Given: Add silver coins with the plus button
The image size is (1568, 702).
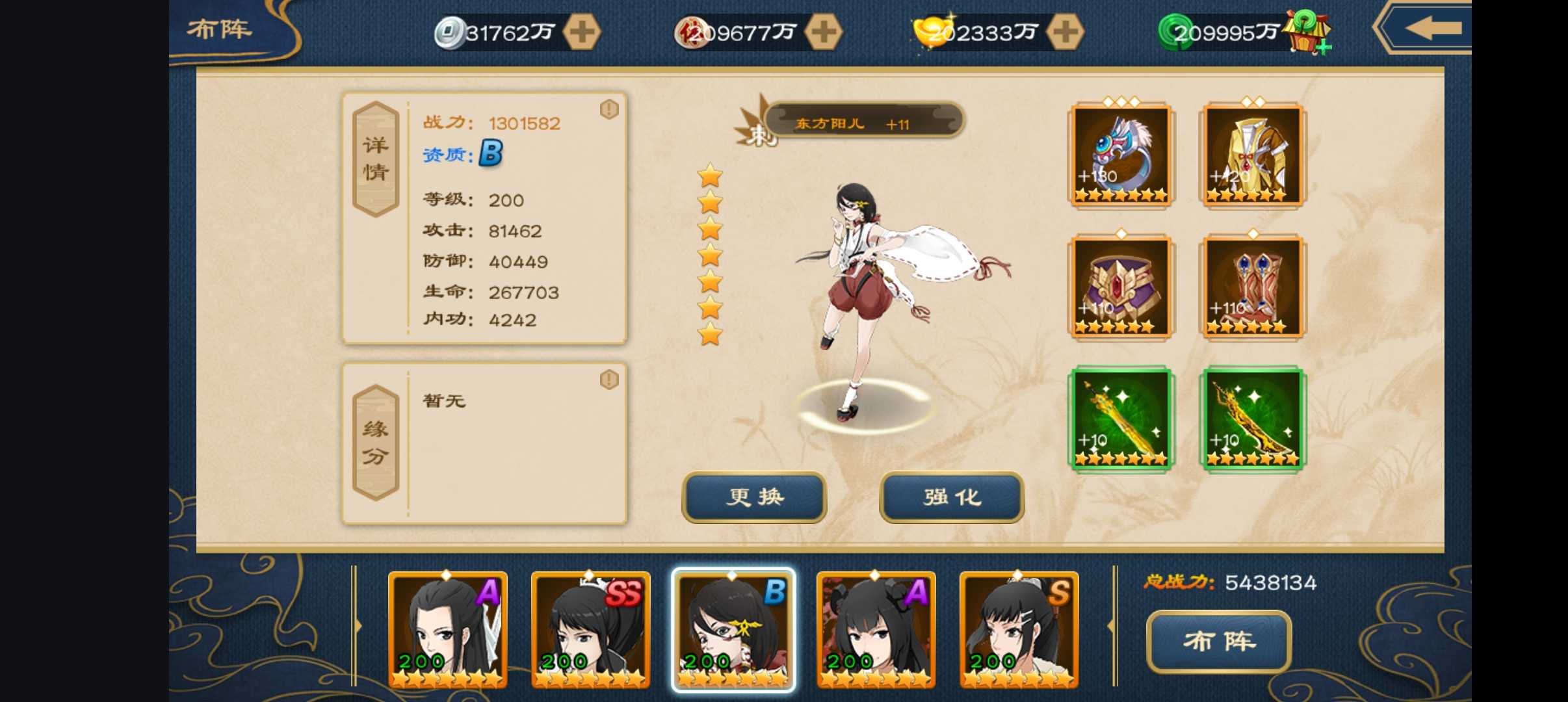Looking at the screenshot, I should point(581,32).
